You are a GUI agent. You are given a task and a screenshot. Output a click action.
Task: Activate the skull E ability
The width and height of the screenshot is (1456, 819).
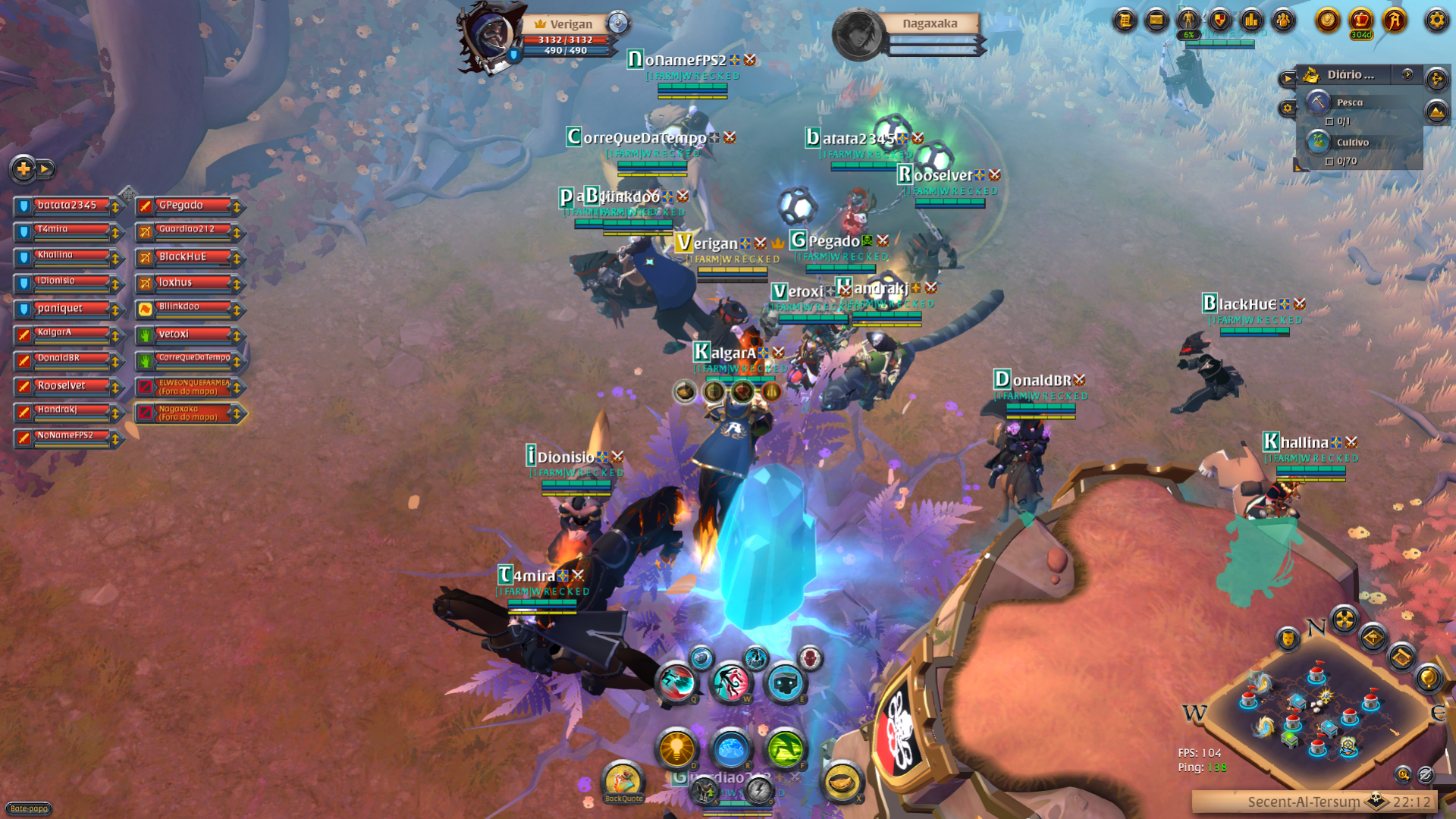tap(785, 682)
